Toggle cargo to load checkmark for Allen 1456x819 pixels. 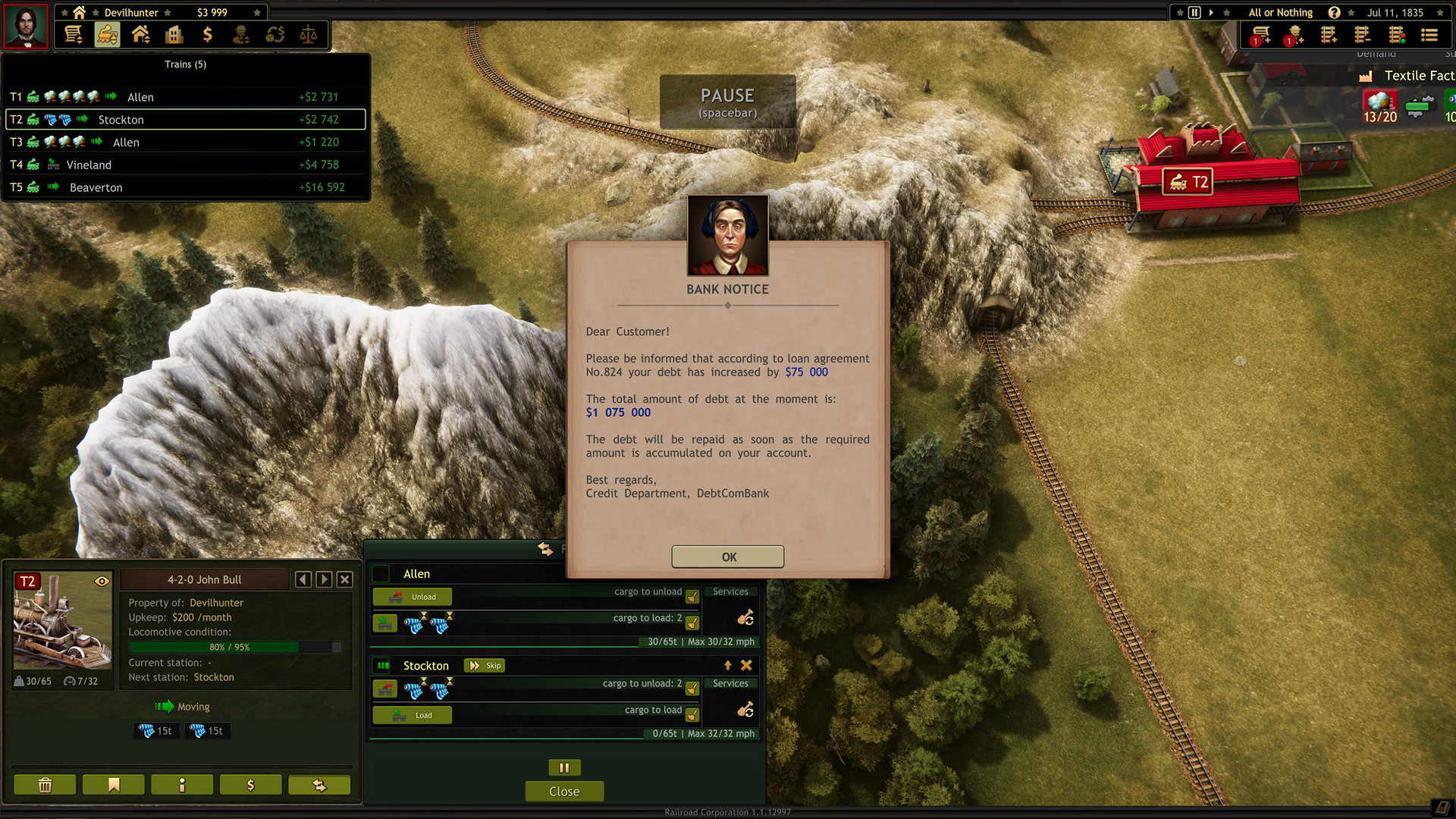[x=691, y=623]
